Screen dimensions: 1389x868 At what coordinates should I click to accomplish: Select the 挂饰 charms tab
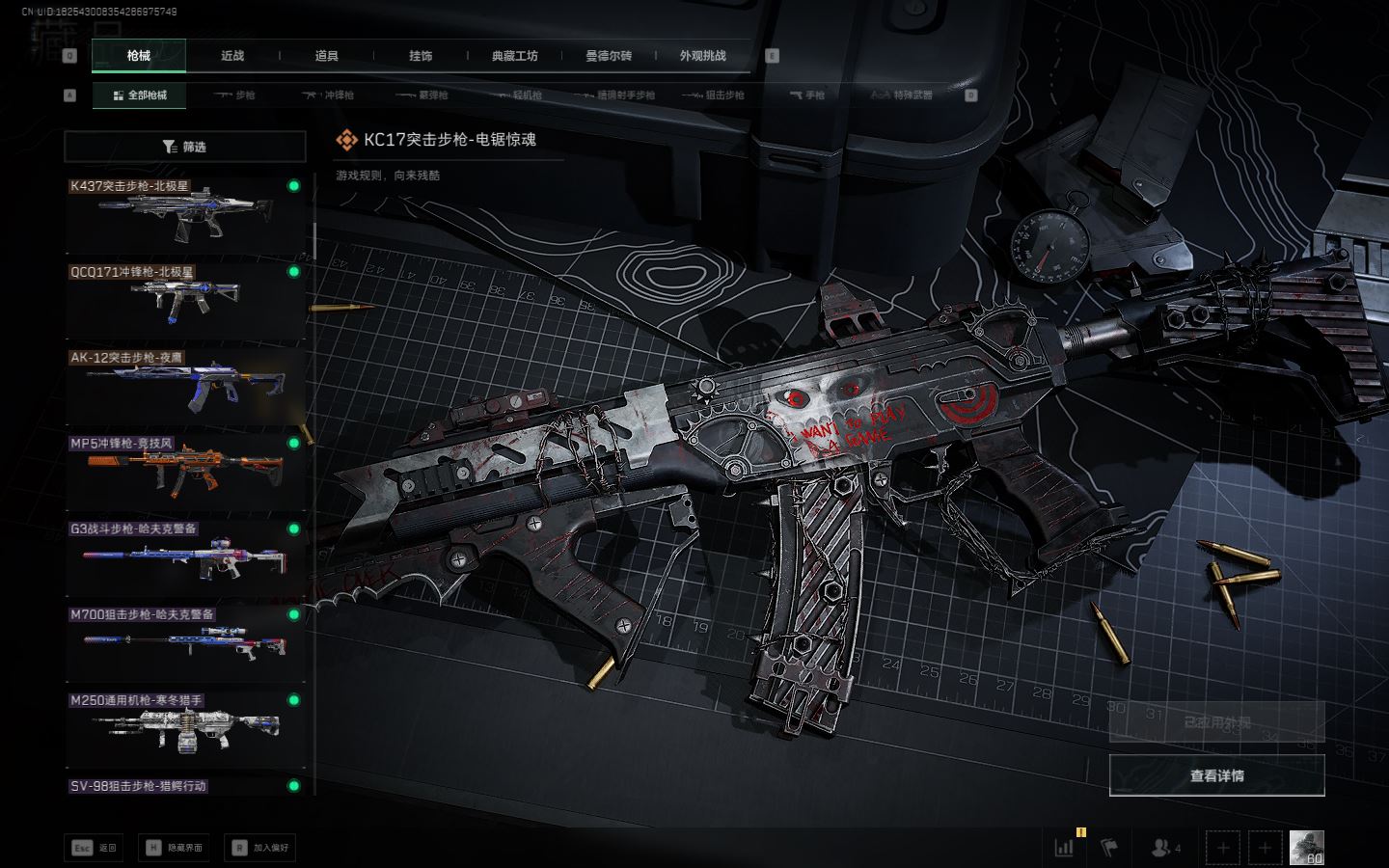(x=421, y=56)
